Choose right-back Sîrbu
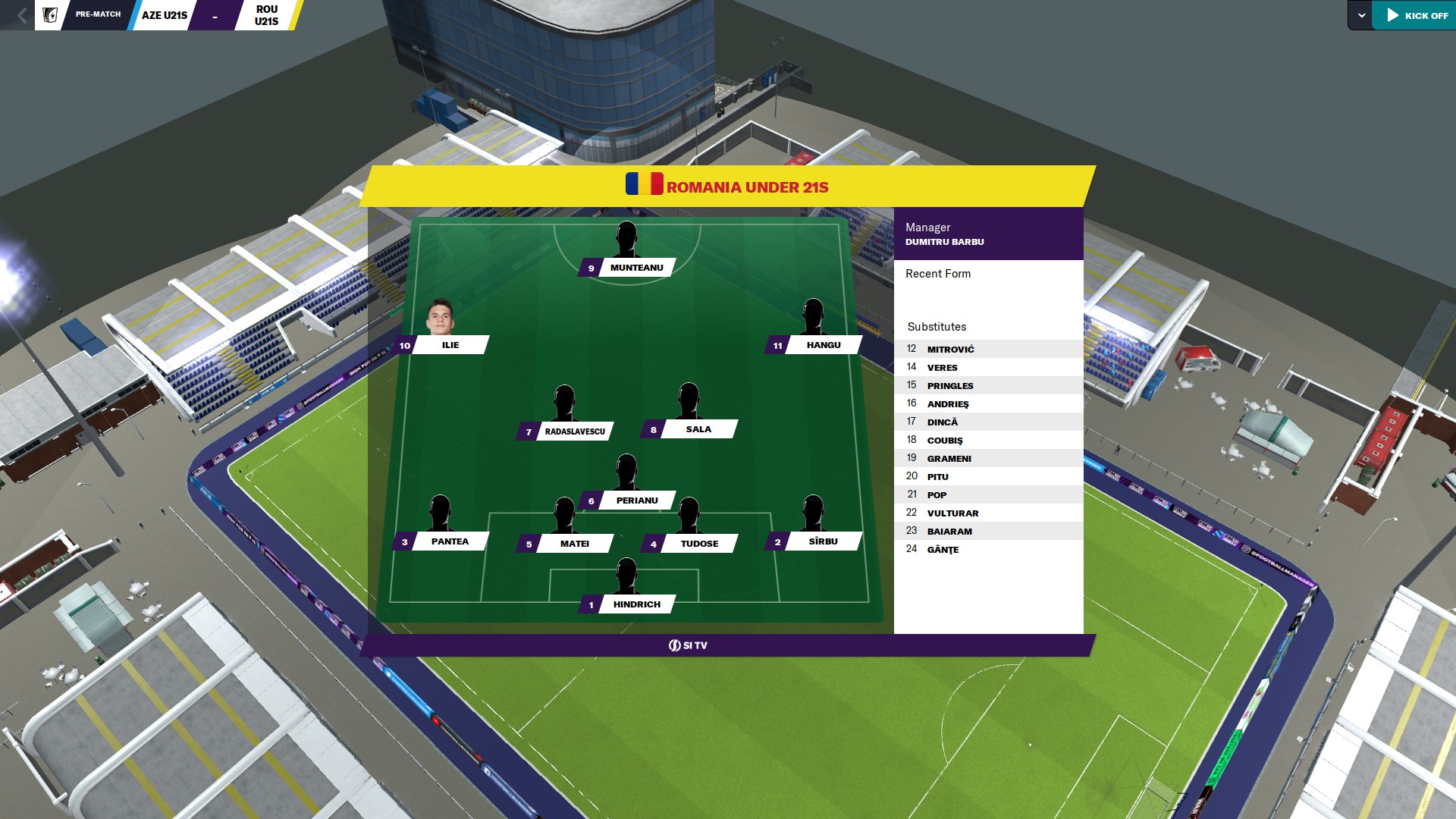Viewport: 1456px width, 819px height. click(x=823, y=541)
